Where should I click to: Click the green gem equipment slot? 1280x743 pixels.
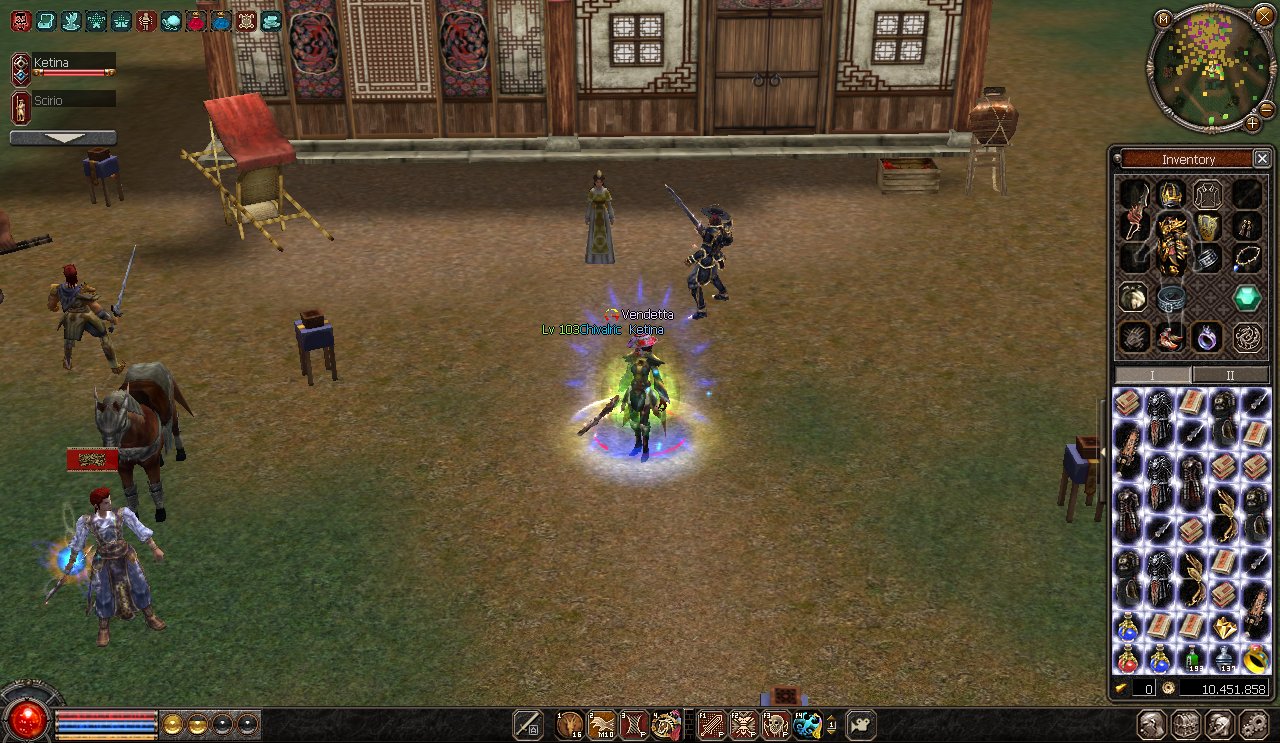(x=1246, y=297)
